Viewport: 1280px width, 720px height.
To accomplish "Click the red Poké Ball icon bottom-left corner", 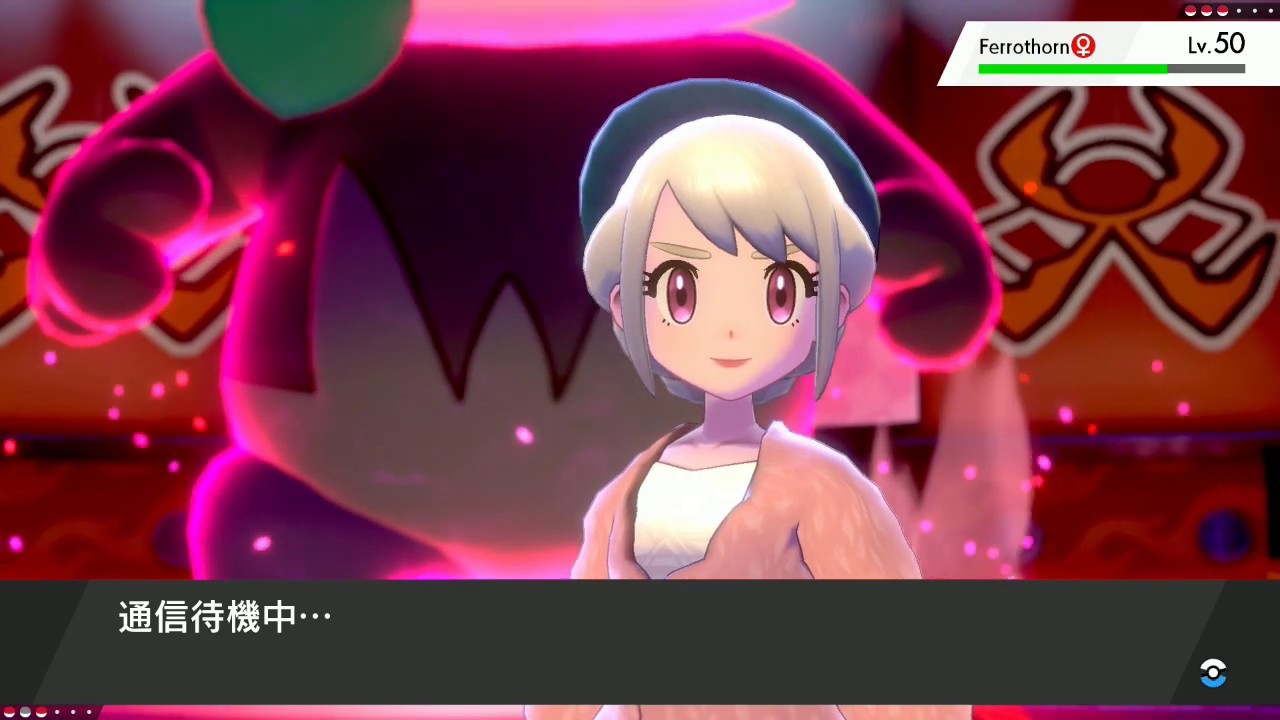I will pos(9,711).
